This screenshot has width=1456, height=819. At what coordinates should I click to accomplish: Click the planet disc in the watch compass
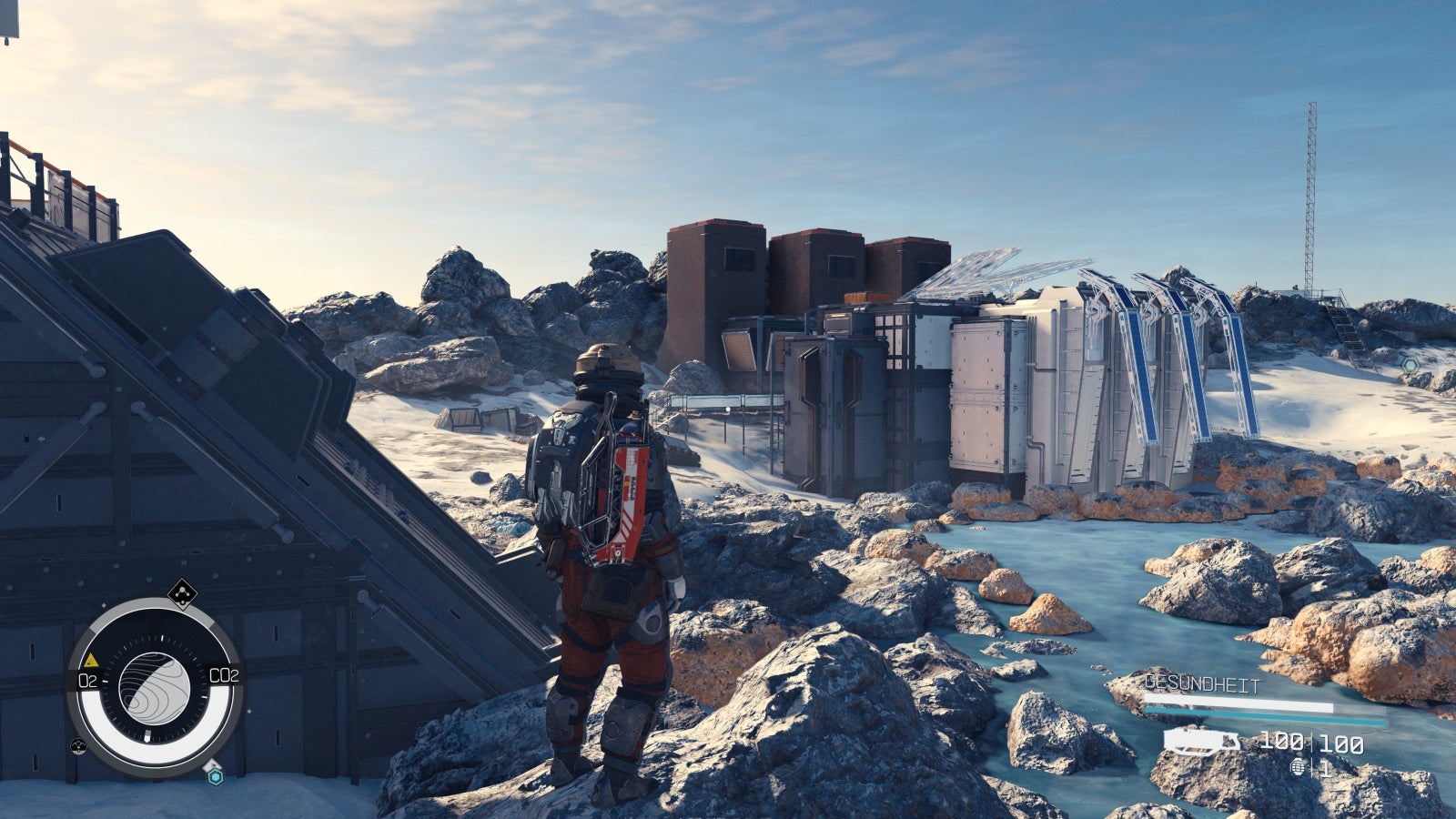pyautogui.click(x=154, y=686)
